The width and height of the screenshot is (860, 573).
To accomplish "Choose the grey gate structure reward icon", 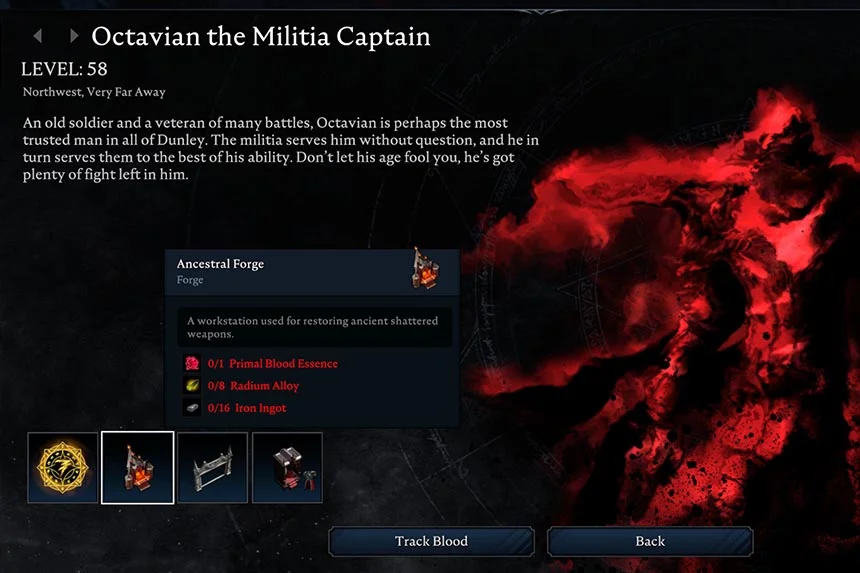I will click(213, 467).
